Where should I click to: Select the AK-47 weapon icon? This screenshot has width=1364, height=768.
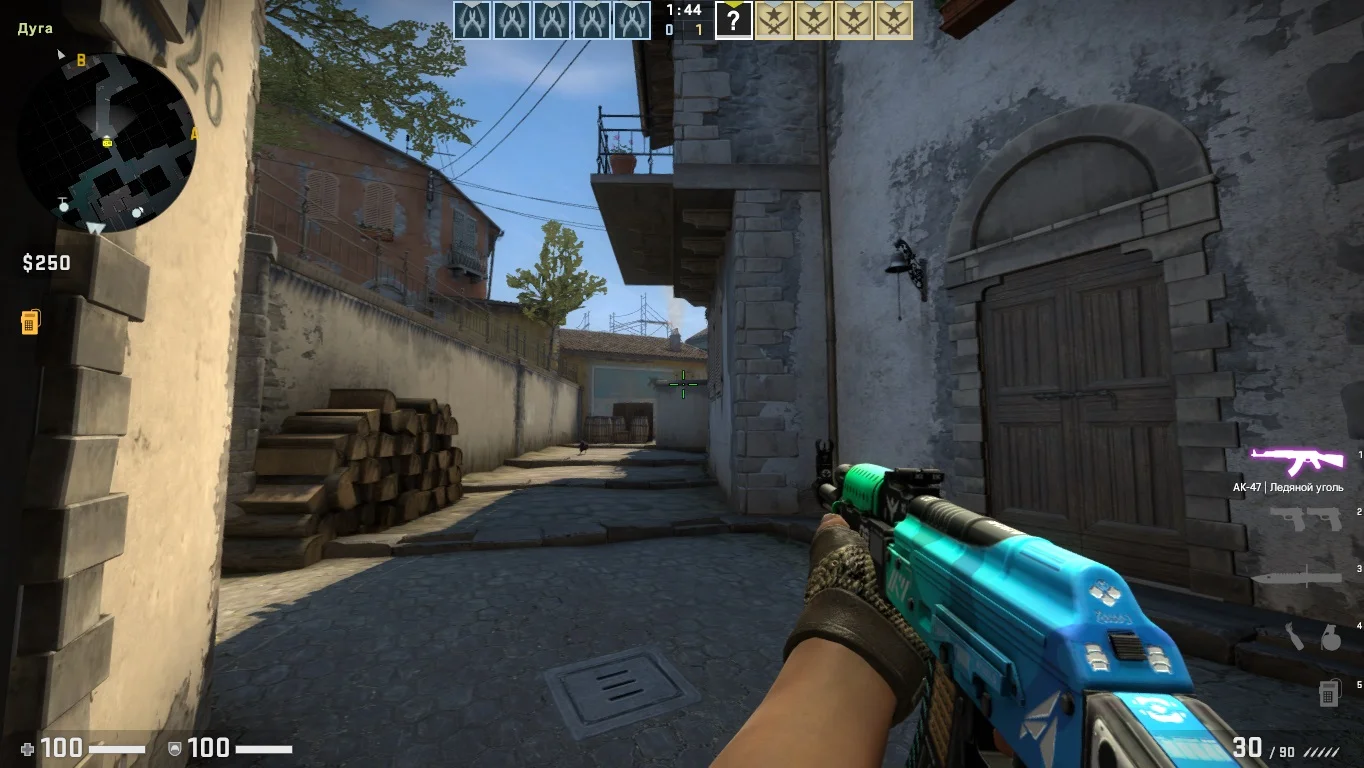(x=1298, y=461)
